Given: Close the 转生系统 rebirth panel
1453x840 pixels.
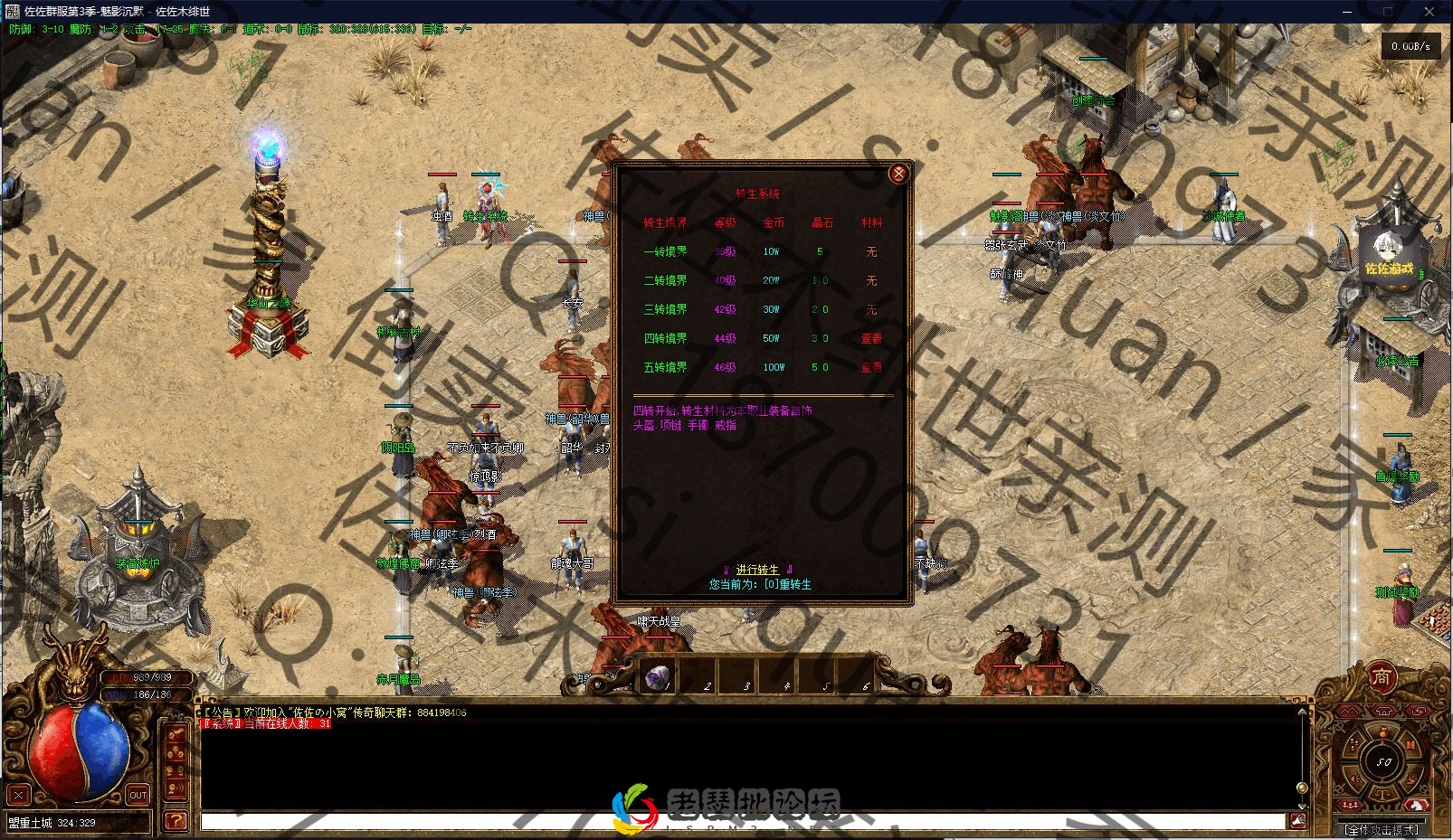Looking at the screenshot, I should click(x=897, y=175).
